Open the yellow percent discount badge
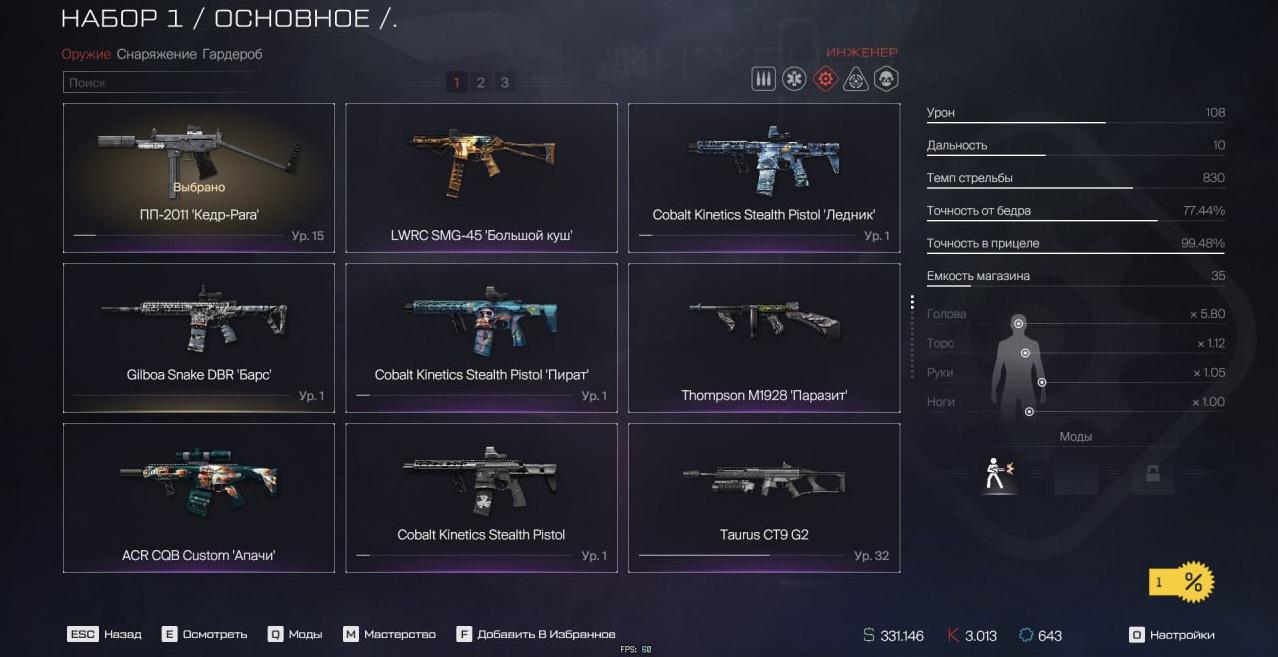This screenshot has width=1278, height=657. pos(1181,582)
